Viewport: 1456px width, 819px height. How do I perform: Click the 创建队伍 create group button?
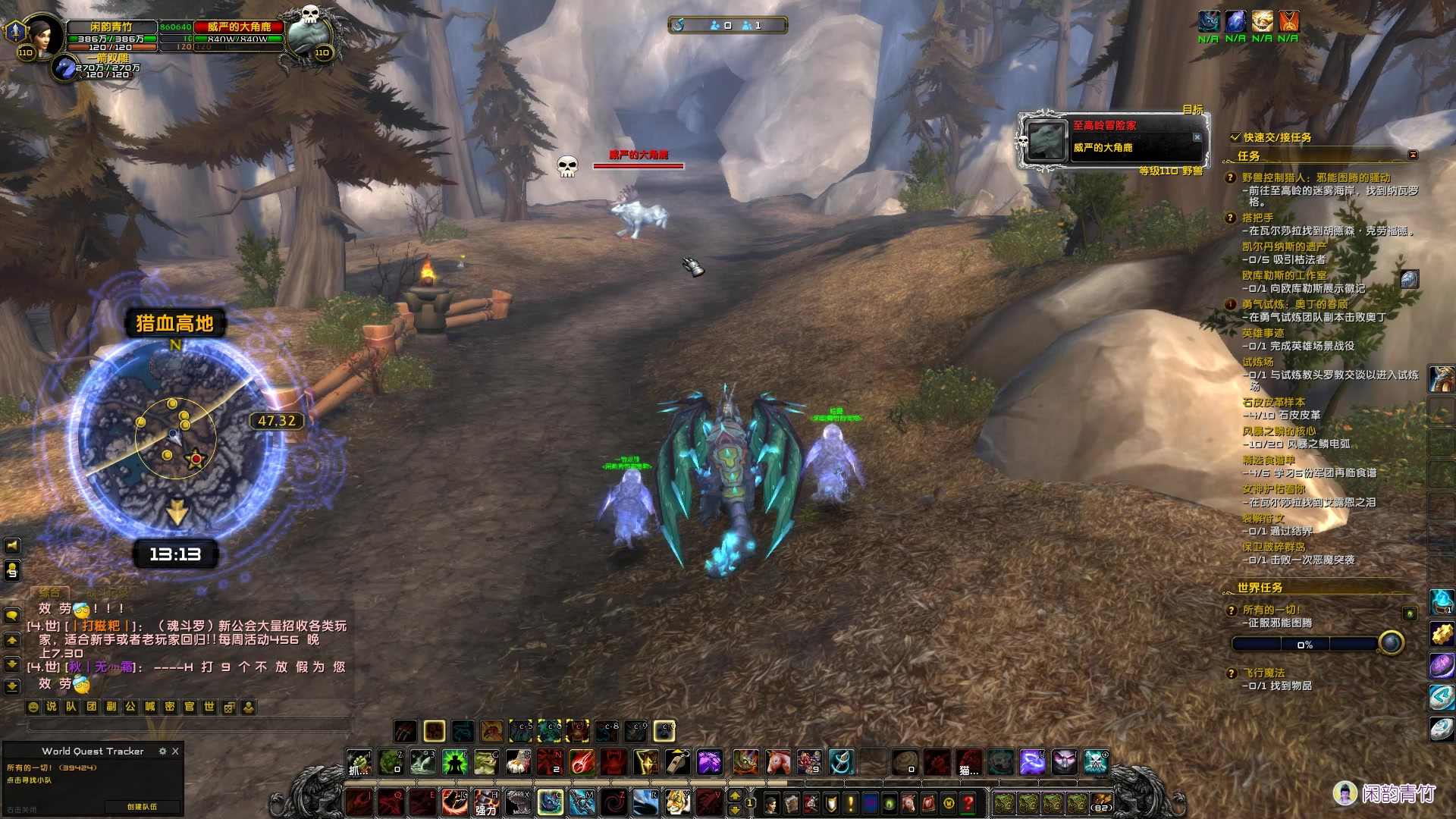143,807
